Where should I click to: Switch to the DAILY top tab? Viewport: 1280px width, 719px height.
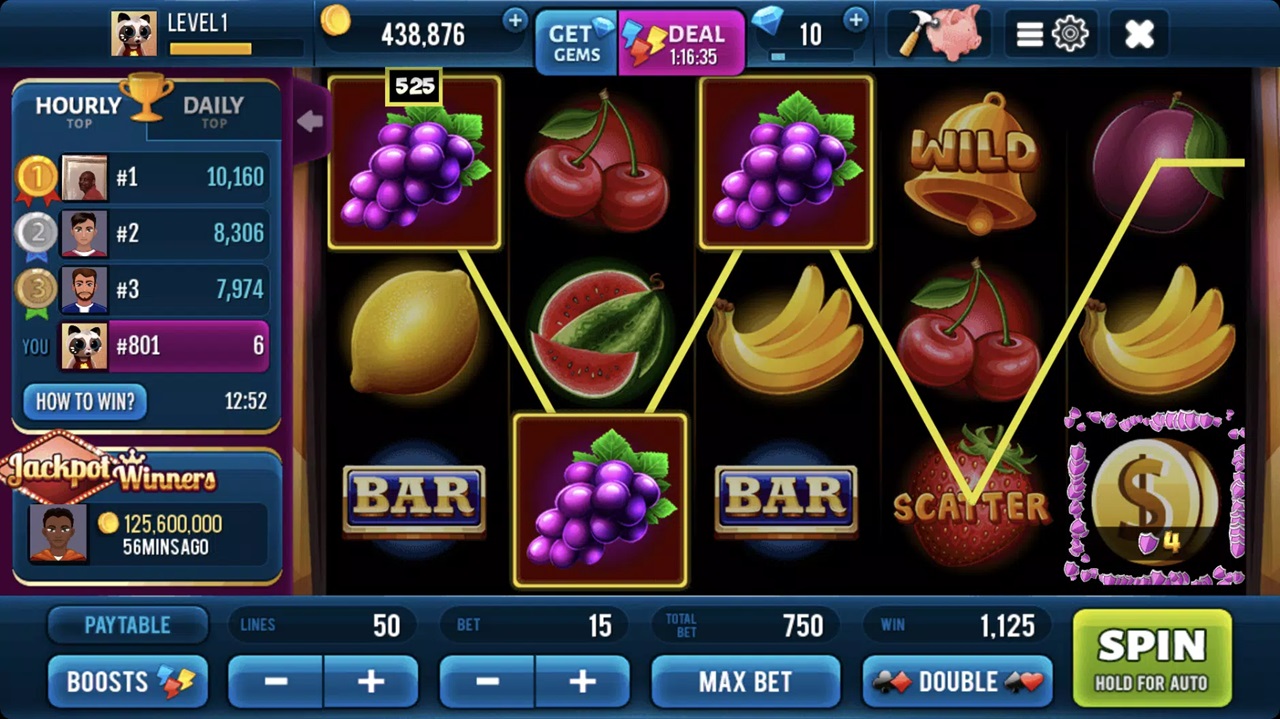point(213,110)
